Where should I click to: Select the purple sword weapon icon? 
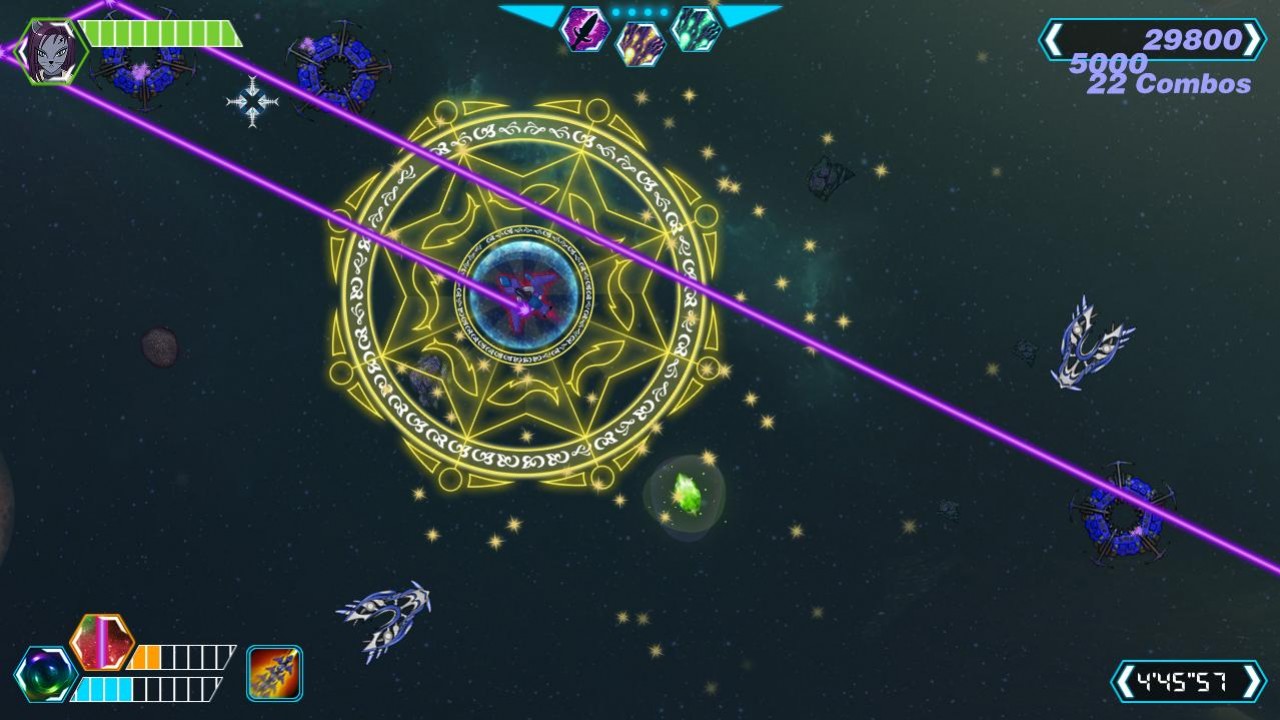(x=585, y=31)
